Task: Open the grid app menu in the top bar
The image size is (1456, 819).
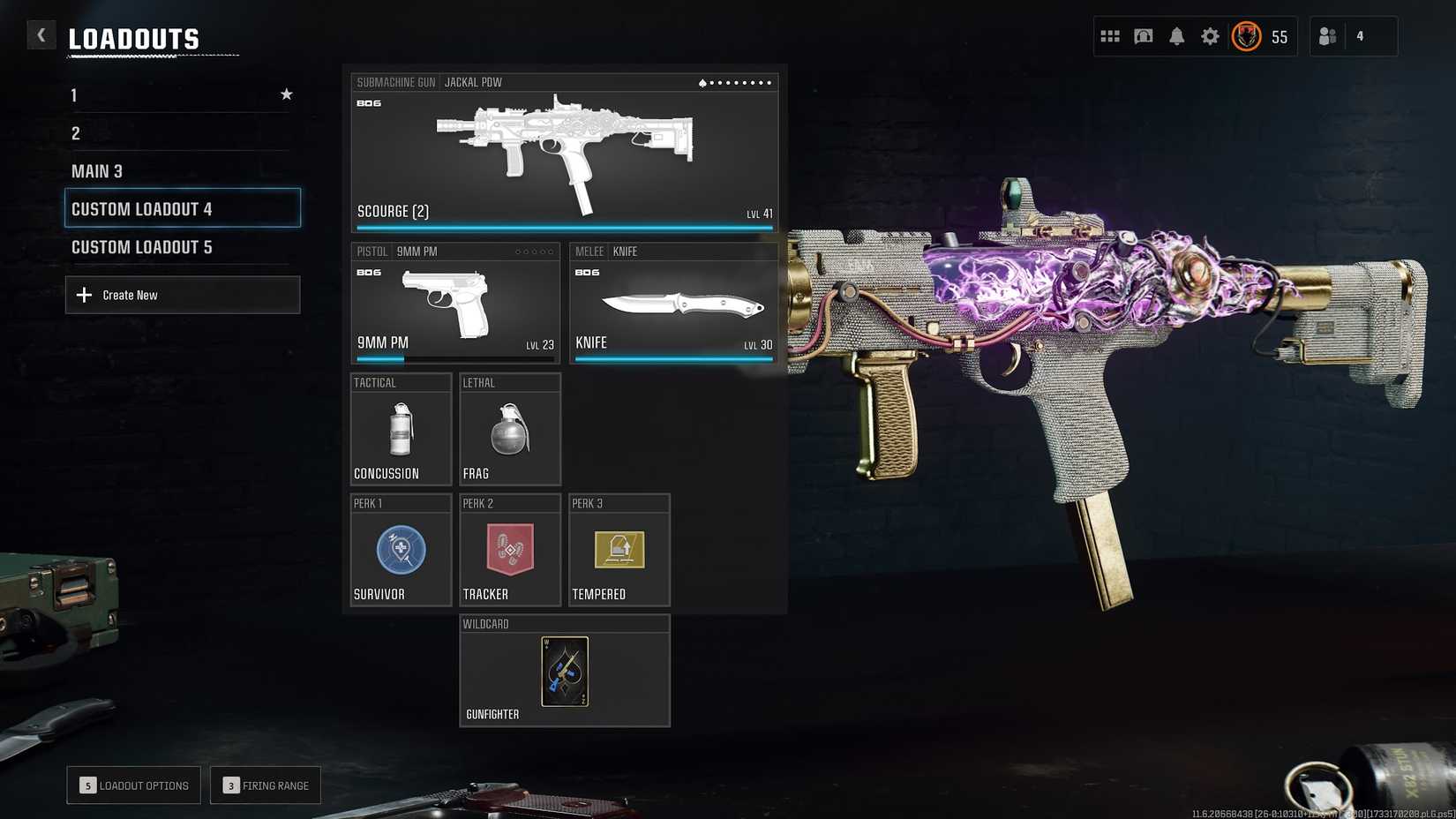Action: (1110, 36)
